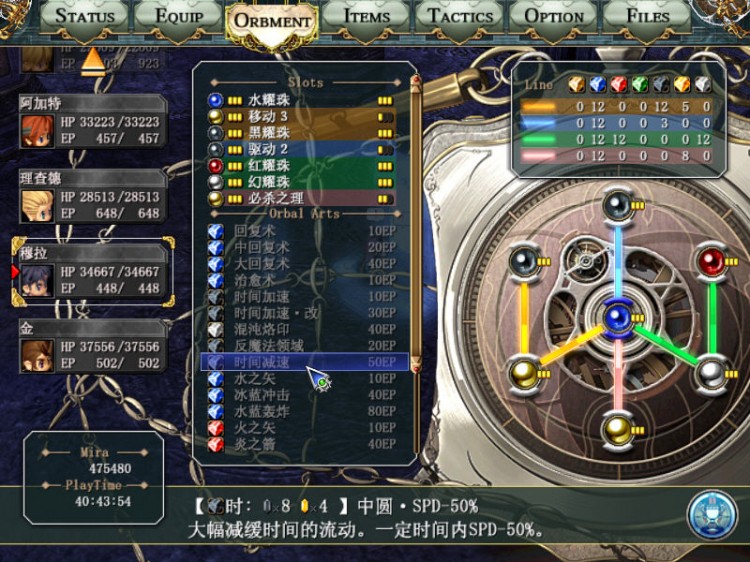Viewport: 750px width, 562px height.
Task: Go to the Tactics tab
Action: click(459, 16)
